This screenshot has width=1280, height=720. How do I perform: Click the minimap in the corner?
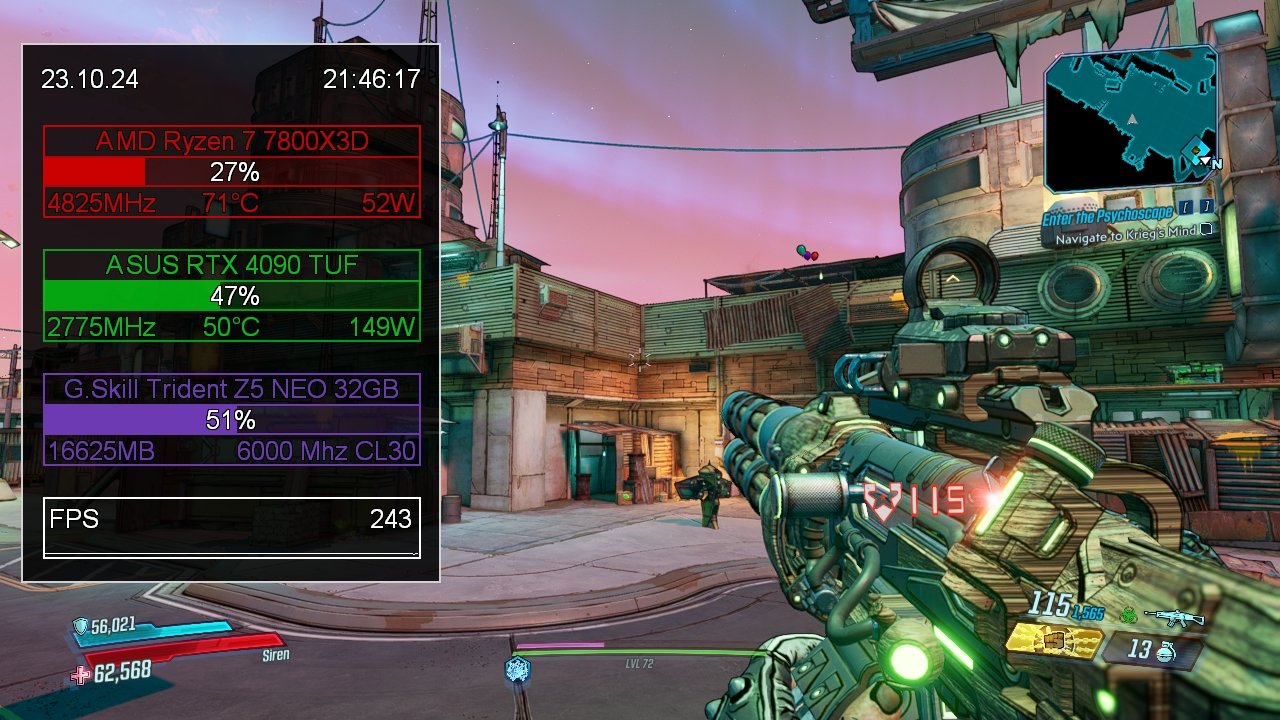(1130, 118)
